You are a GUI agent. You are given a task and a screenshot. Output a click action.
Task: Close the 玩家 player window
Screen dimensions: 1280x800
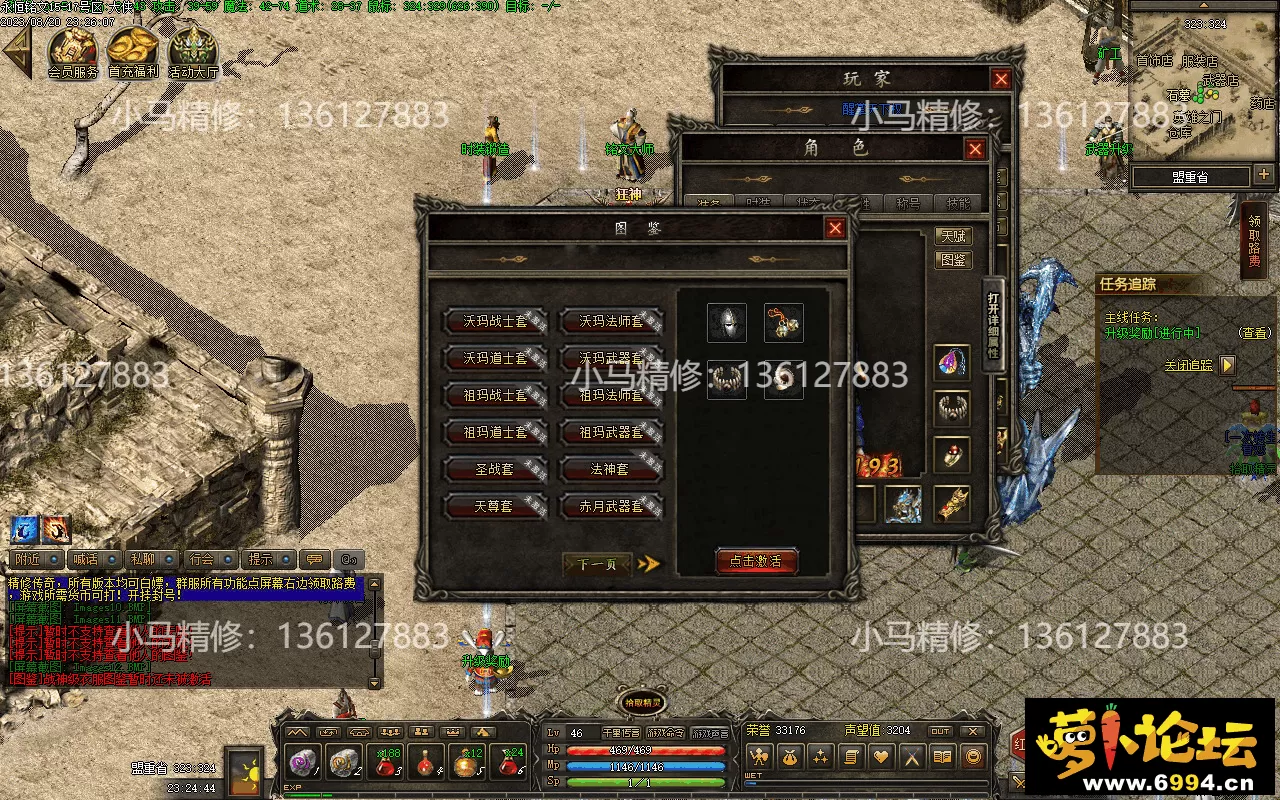[1001, 79]
